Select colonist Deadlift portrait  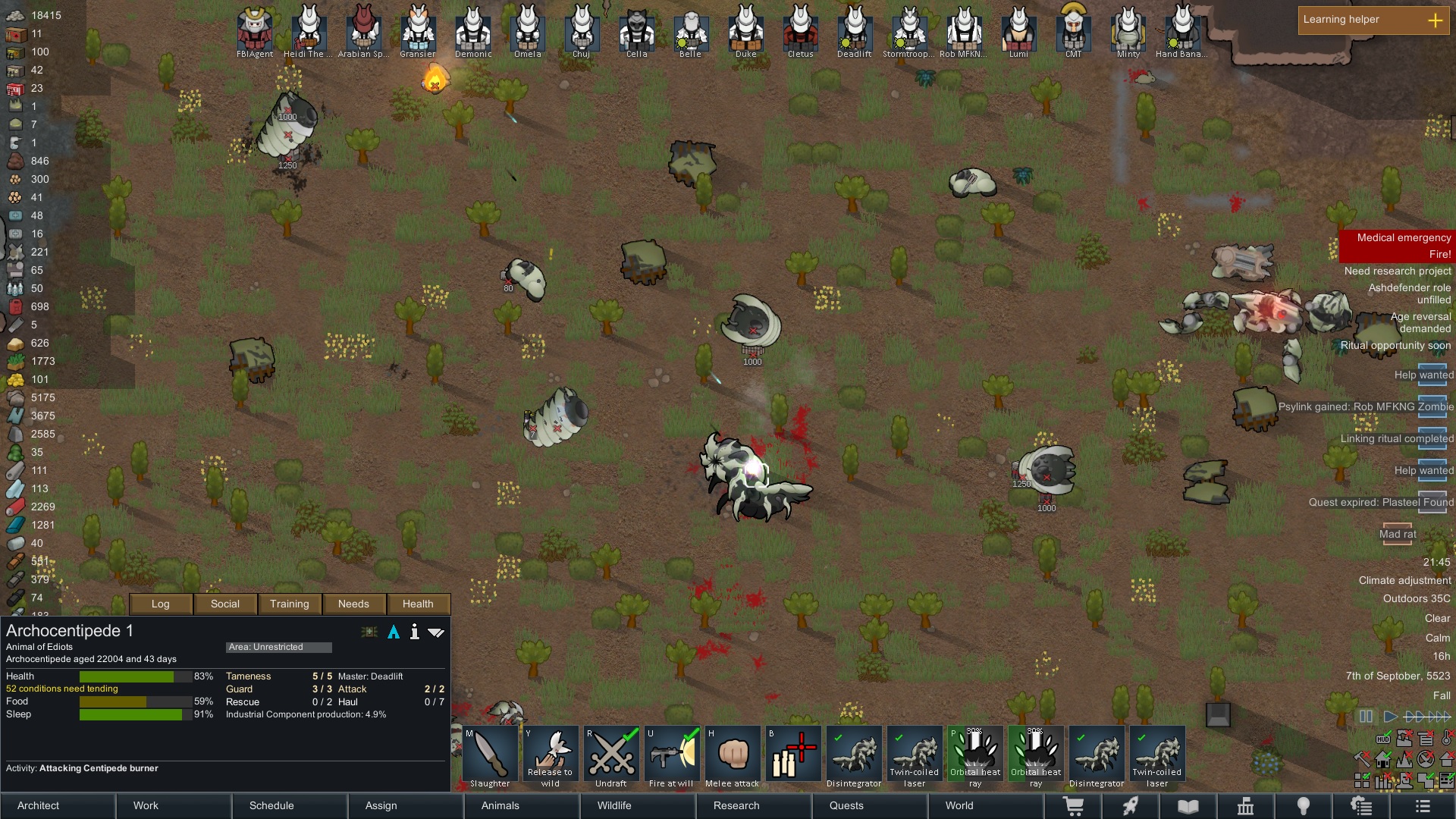click(855, 30)
